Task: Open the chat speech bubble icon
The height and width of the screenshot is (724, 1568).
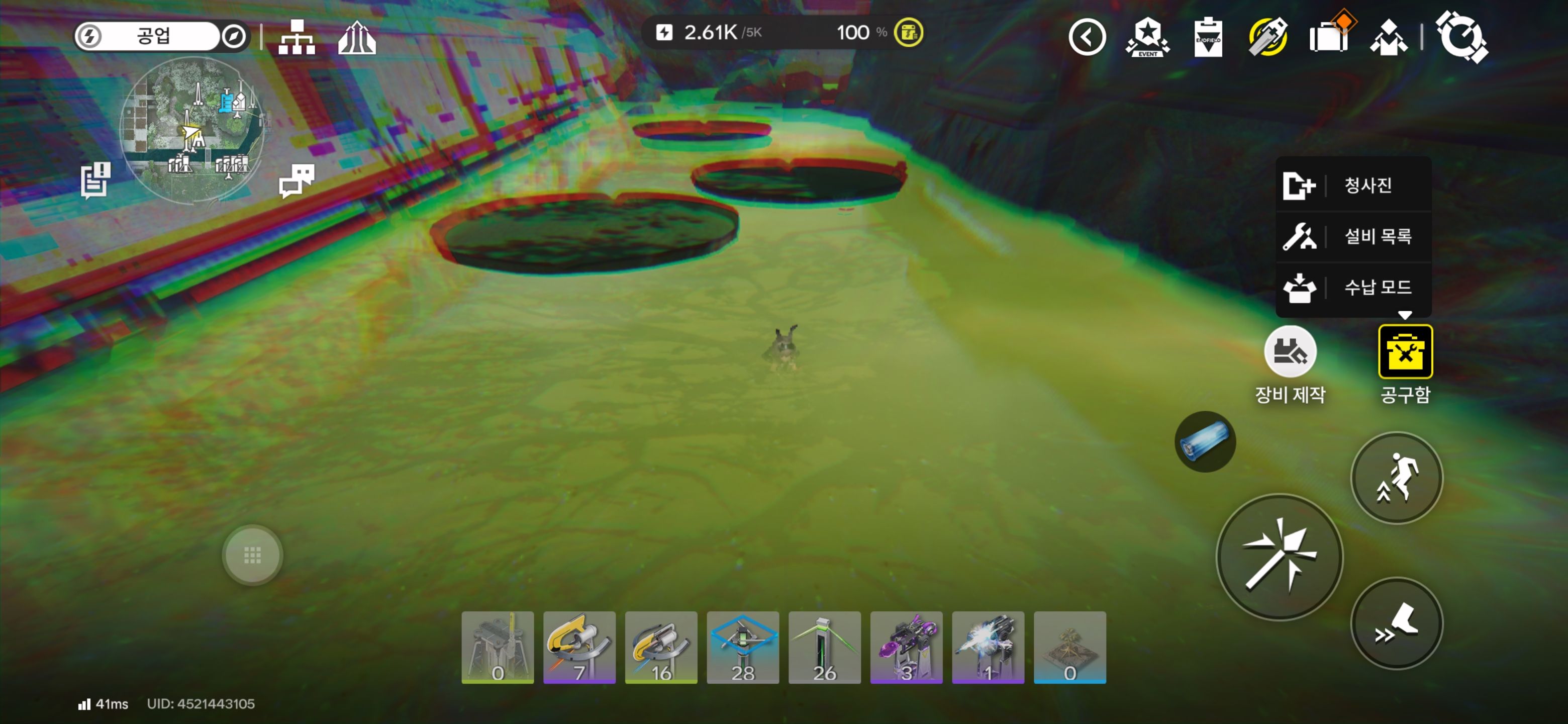Action: pyautogui.click(x=297, y=180)
